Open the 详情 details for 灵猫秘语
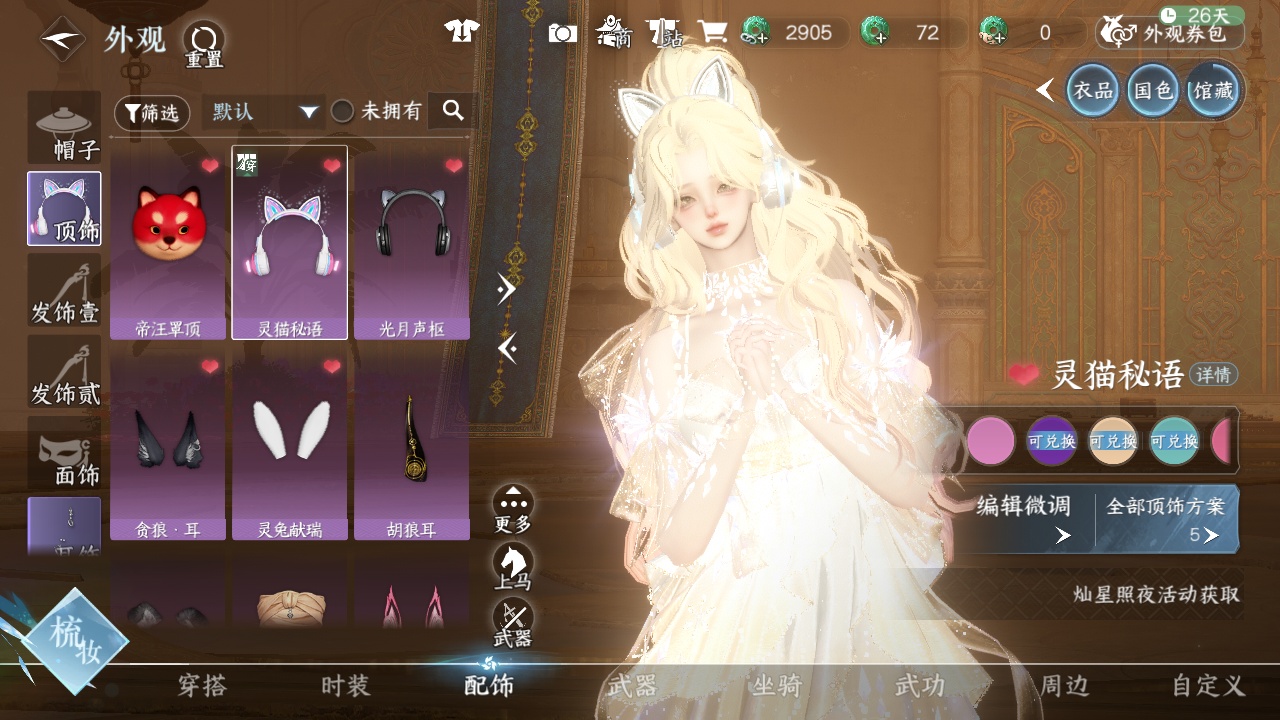This screenshot has height=720, width=1280. (1214, 375)
